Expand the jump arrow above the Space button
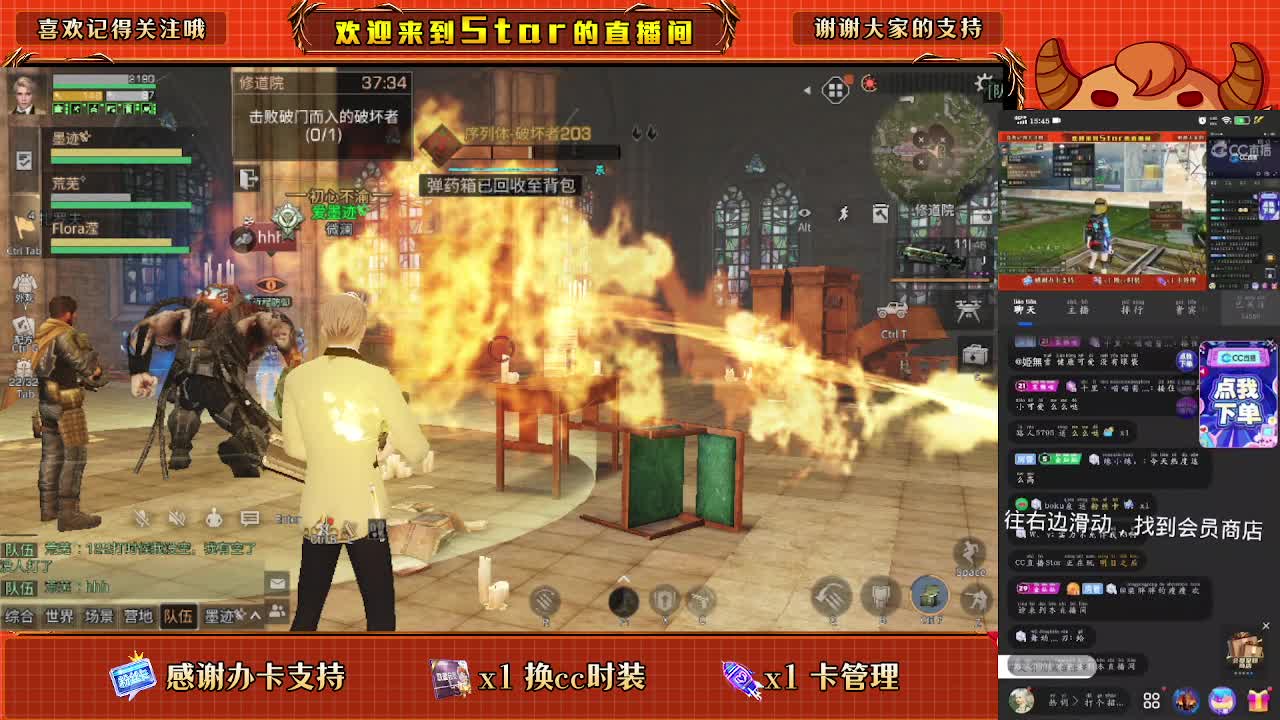Viewport: 1280px width, 720px height. click(x=966, y=552)
